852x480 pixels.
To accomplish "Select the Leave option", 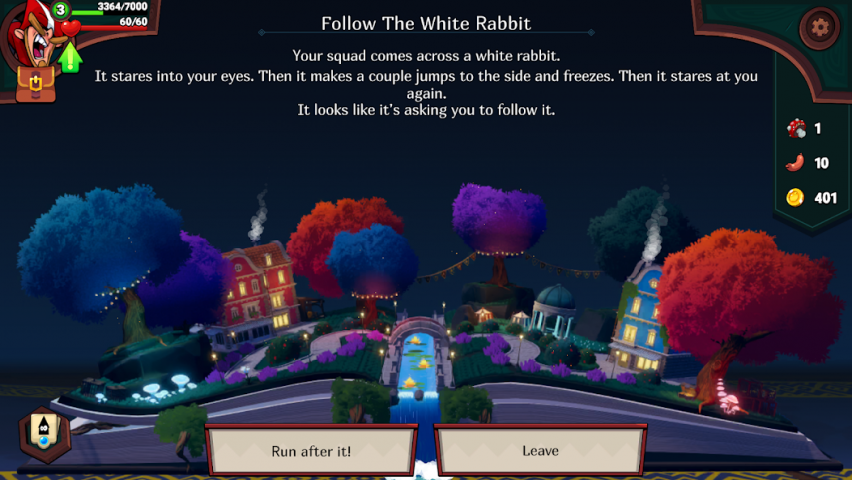I will pyautogui.click(x=540, y=451).
